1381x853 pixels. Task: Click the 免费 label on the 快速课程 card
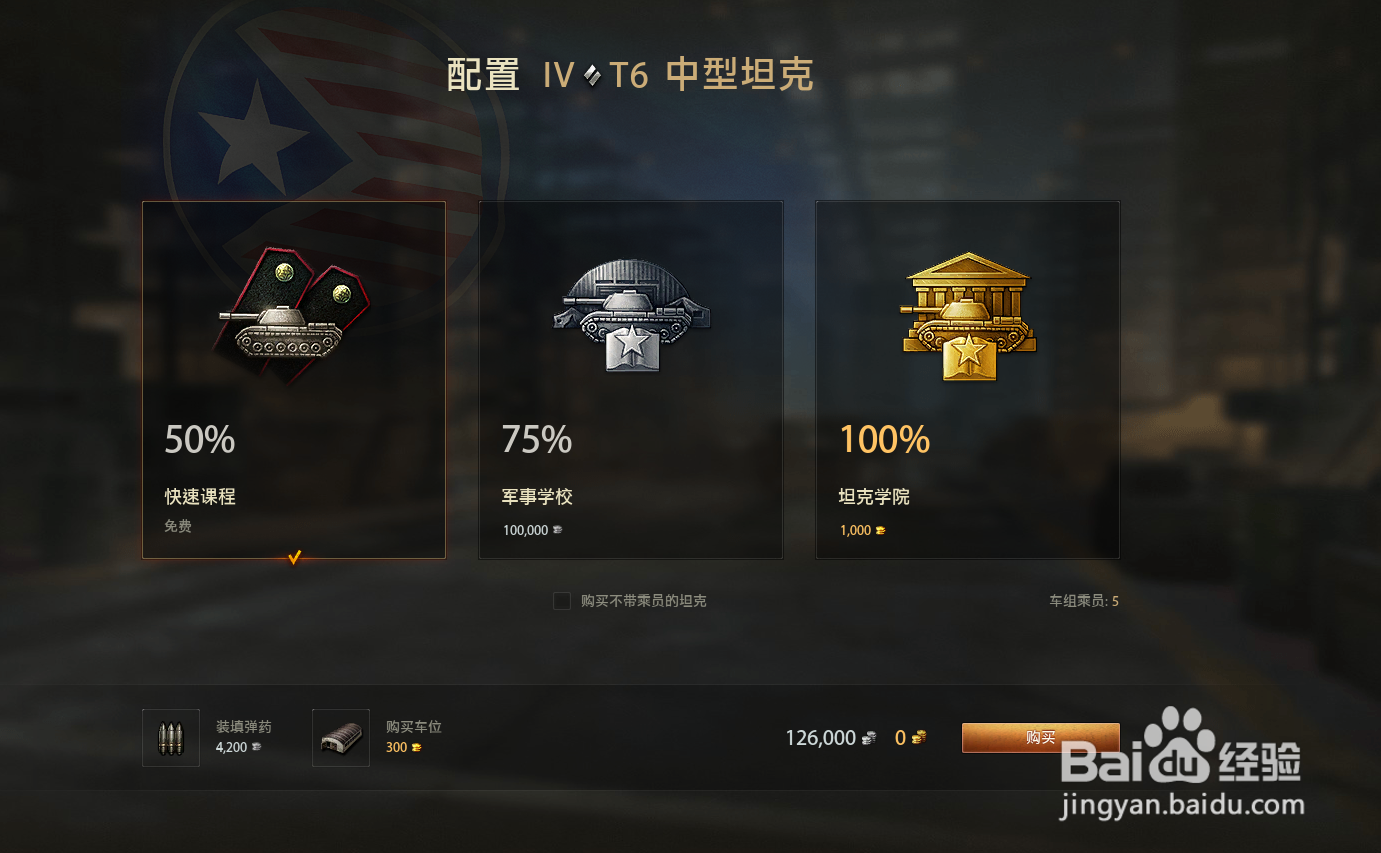pyautogui.click(x=177, y=526)
